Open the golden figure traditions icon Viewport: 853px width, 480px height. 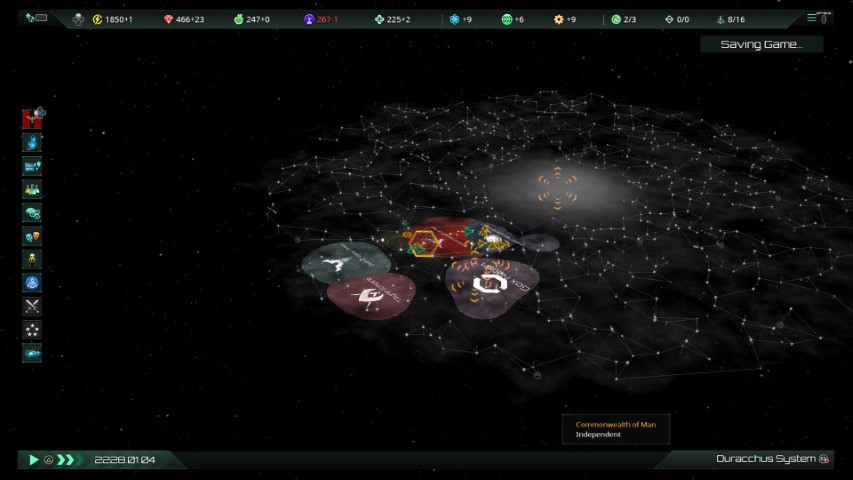click(32, 259)
